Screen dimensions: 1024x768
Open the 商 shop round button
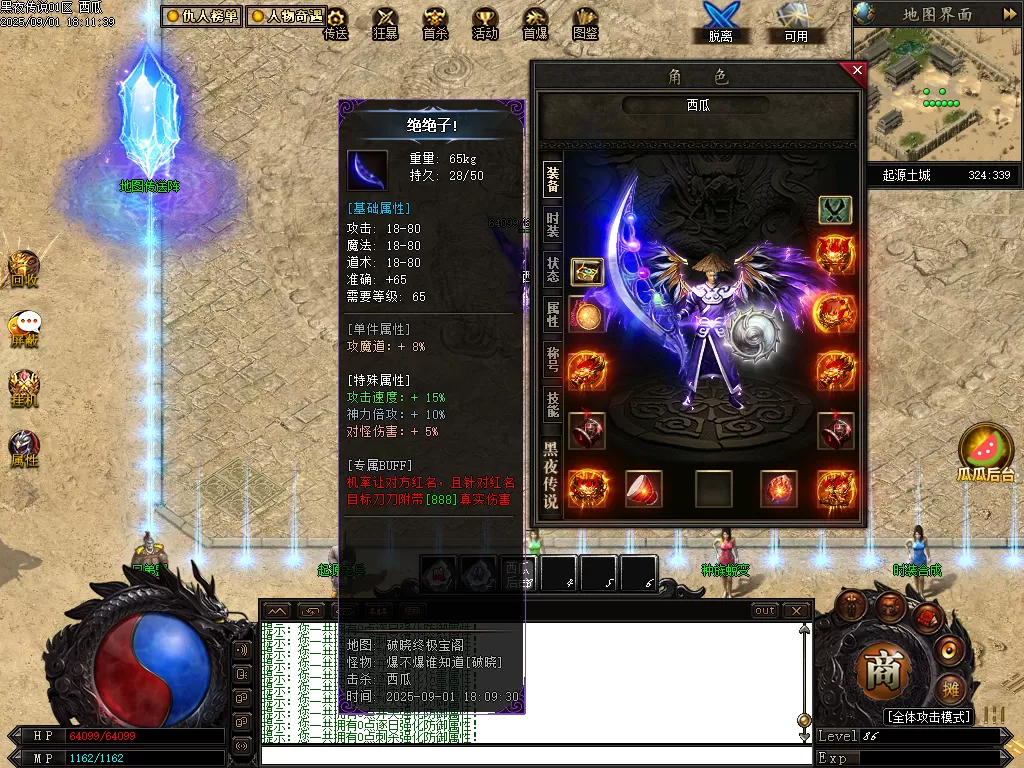tap(884, 670)
